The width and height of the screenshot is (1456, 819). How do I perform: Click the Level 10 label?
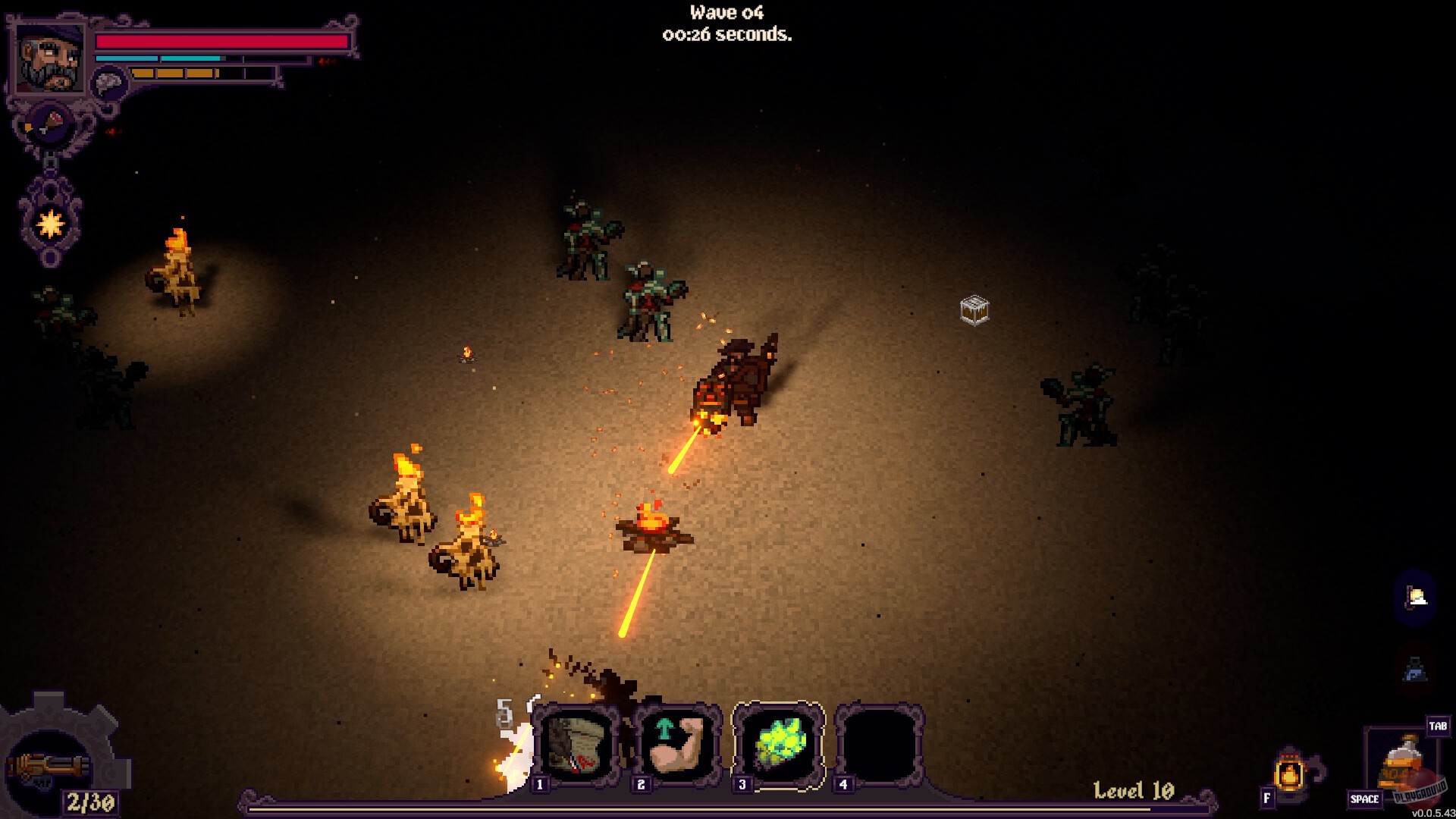[x=1133, y=789]
